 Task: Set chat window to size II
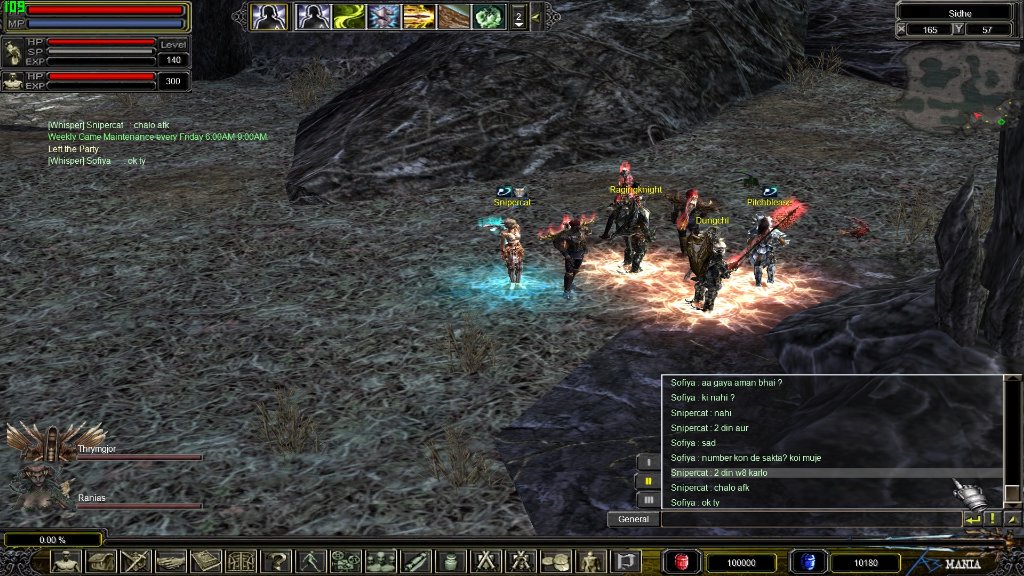(648, 480)
